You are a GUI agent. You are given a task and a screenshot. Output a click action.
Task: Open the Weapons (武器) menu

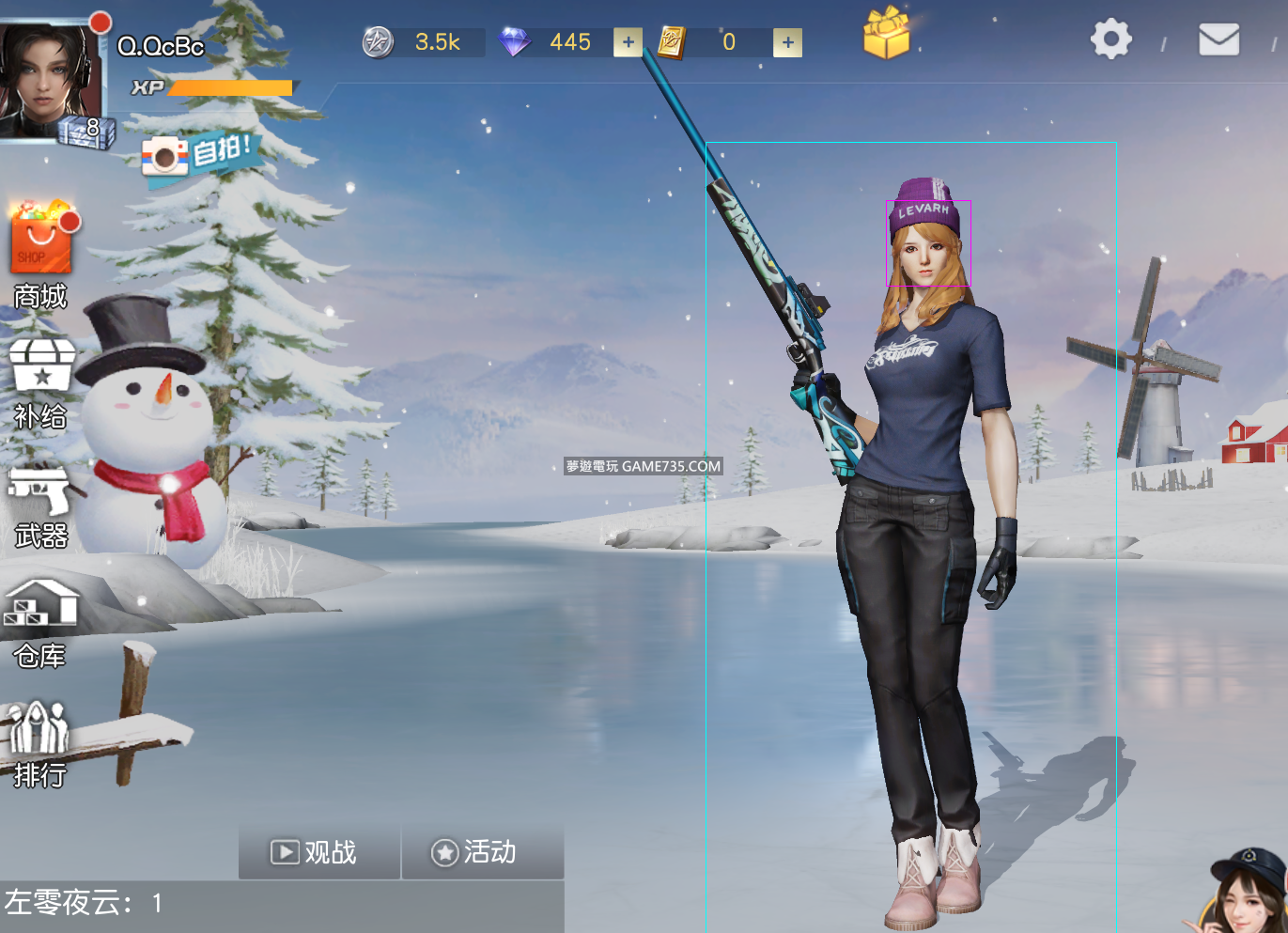[39, 507]
